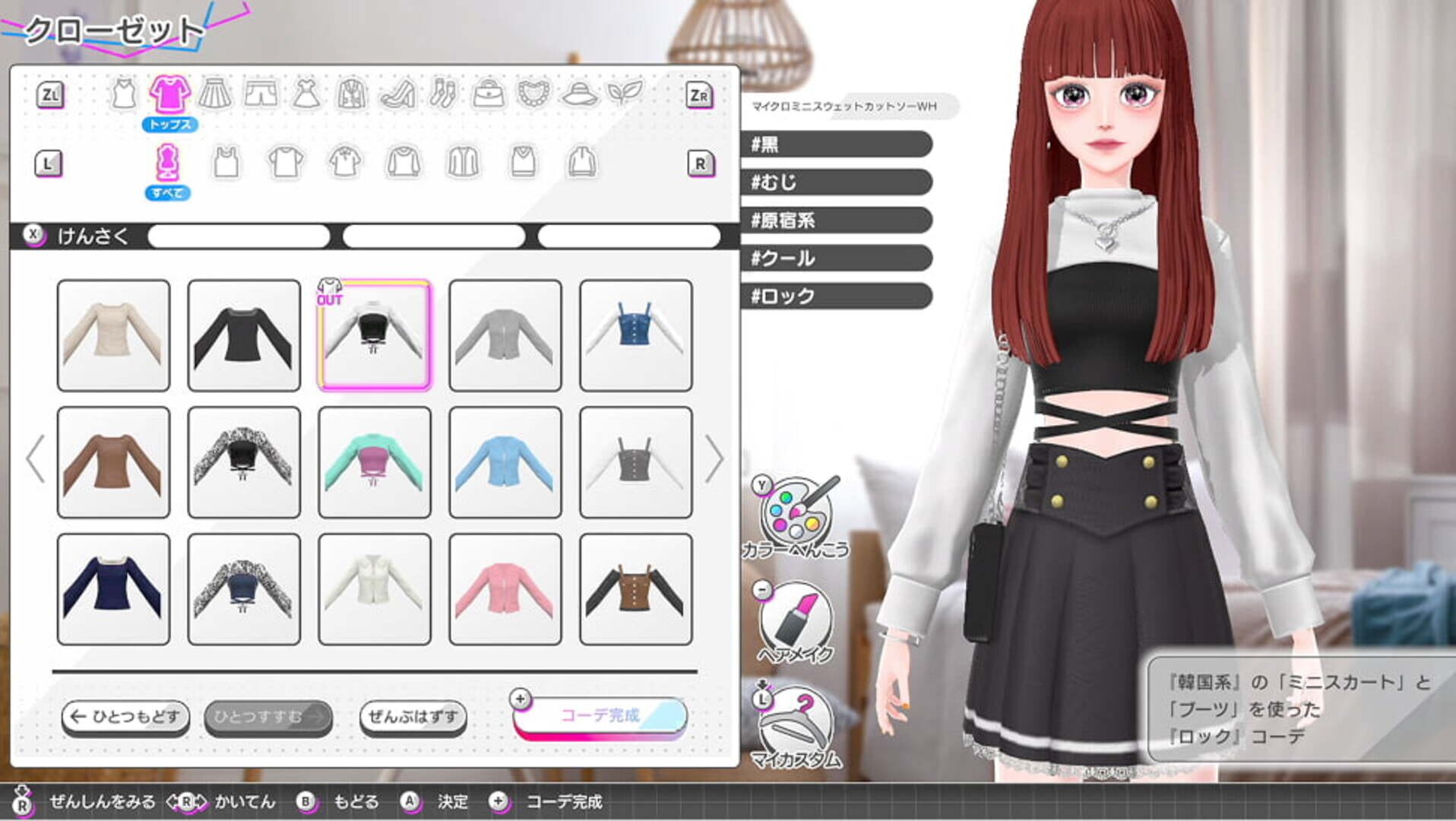The image size is (1456, 821).
Task: Toggle the #黒 tag filter
Action: pyautogui.click(x=836, y=145)
